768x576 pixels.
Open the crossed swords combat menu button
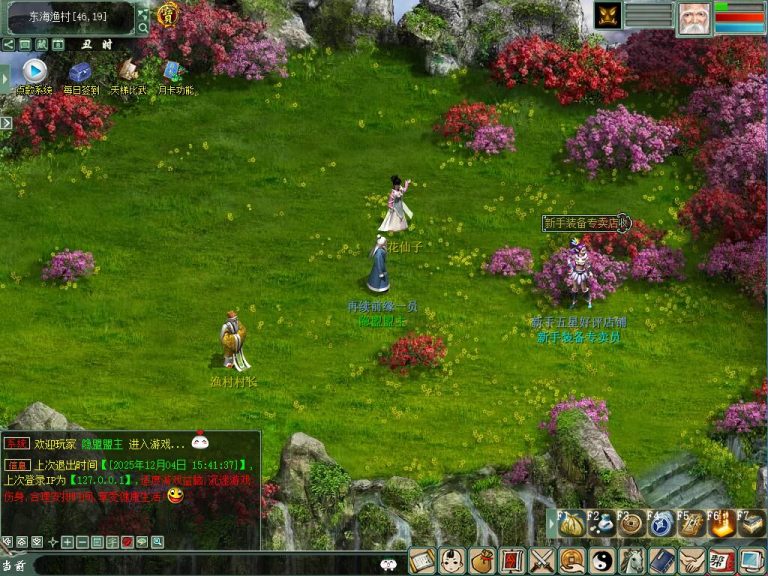tap(542, 561)
